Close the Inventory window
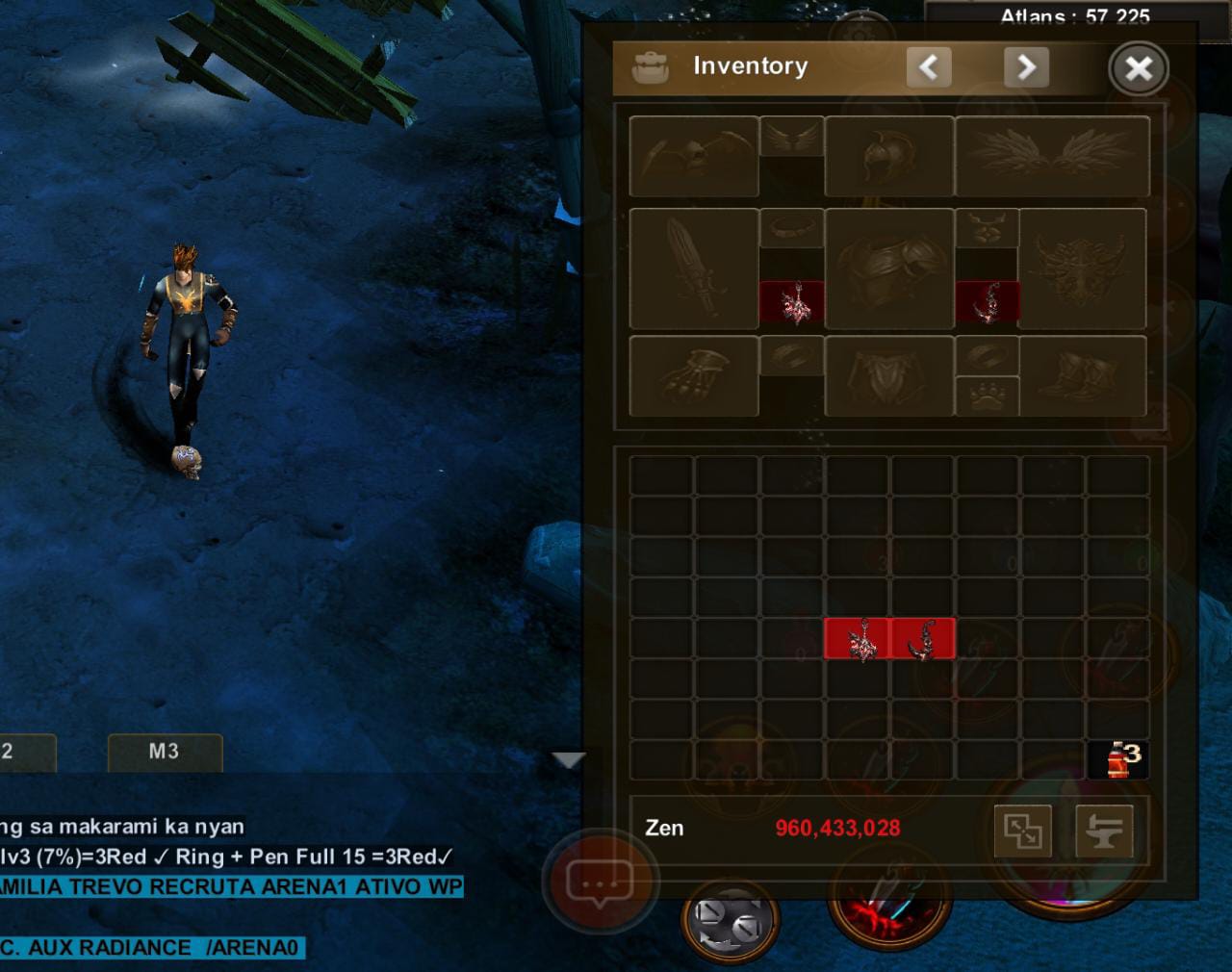 pyautogui.click(x=1139, y=68)
